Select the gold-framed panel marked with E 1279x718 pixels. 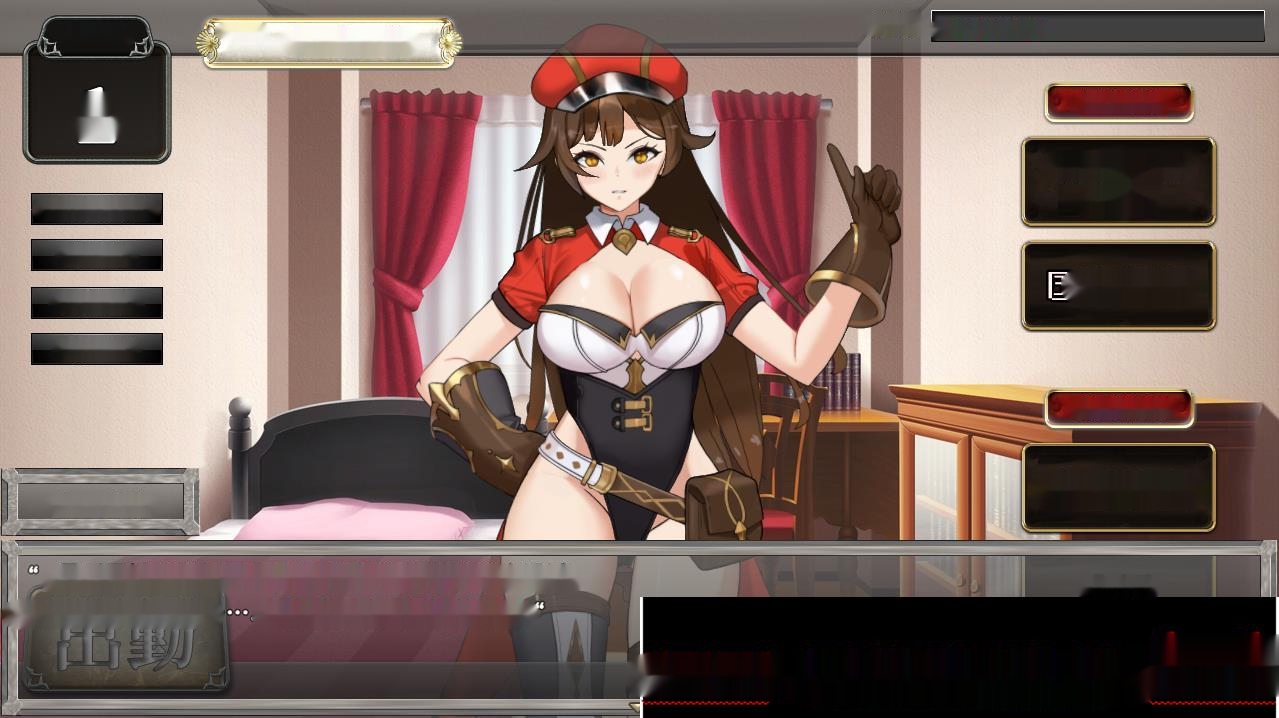point(1118,286)
